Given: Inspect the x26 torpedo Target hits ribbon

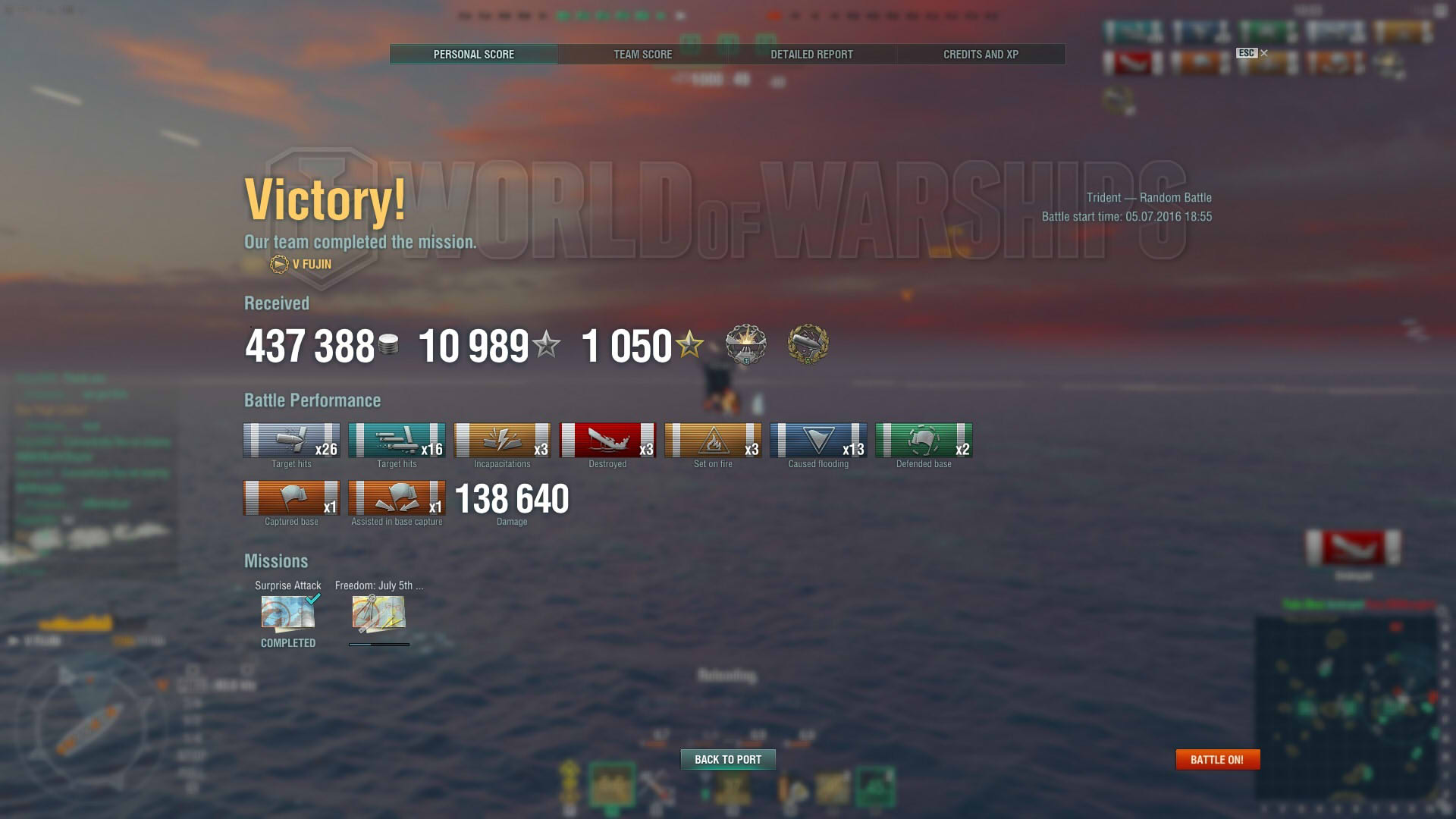Looking at the screenshot, I should click(x=291, y=441).
